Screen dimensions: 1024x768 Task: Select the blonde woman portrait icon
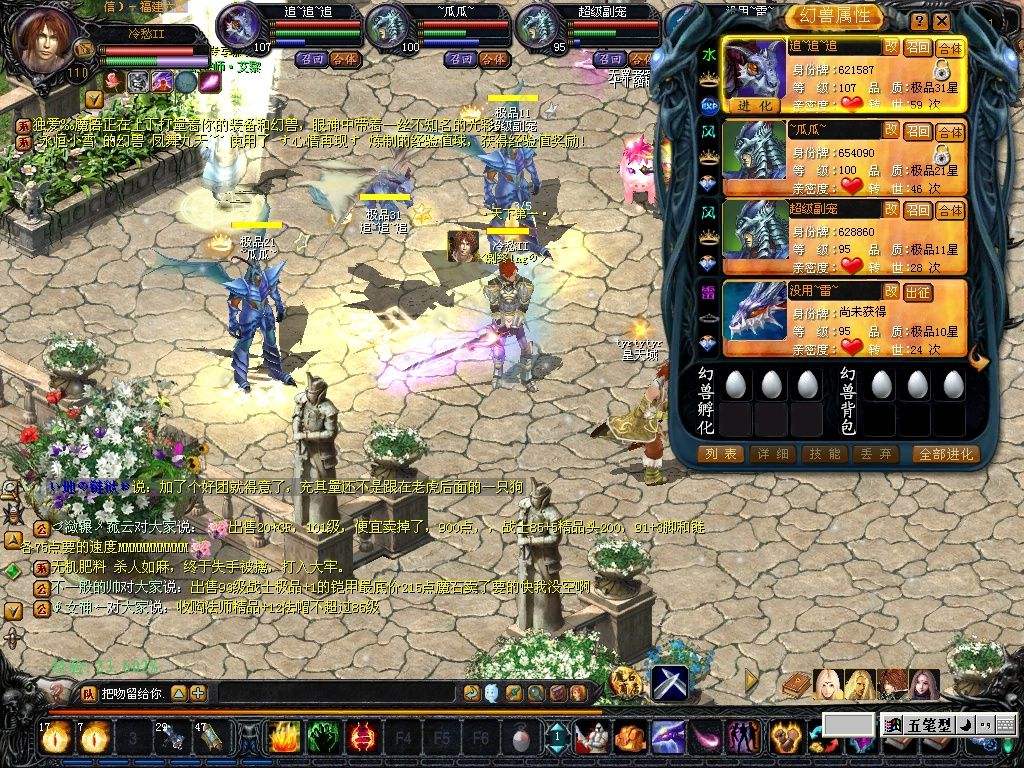pyautogui.click(x=828, y=684)
